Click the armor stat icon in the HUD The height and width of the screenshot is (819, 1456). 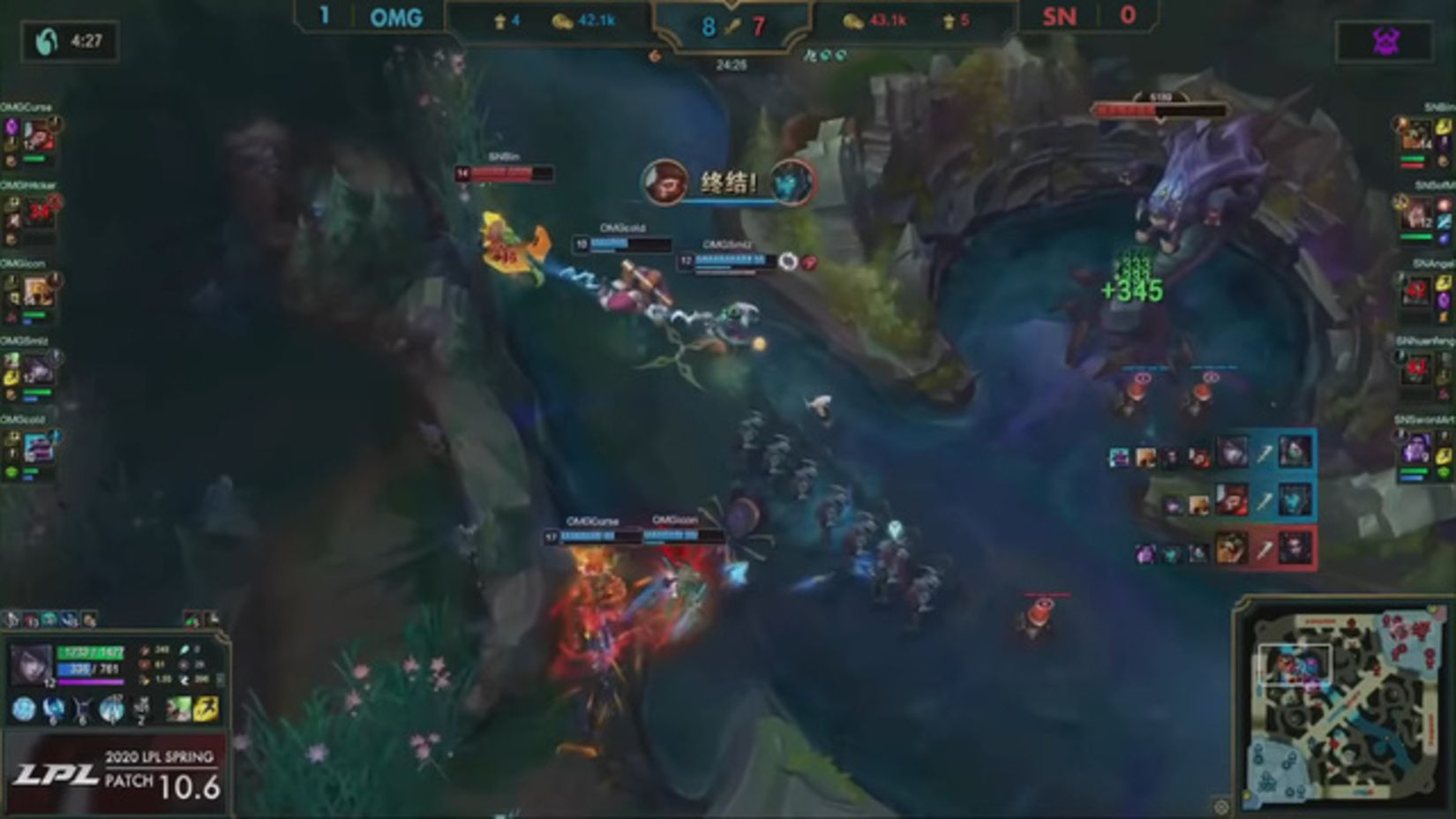click(143, 664)
